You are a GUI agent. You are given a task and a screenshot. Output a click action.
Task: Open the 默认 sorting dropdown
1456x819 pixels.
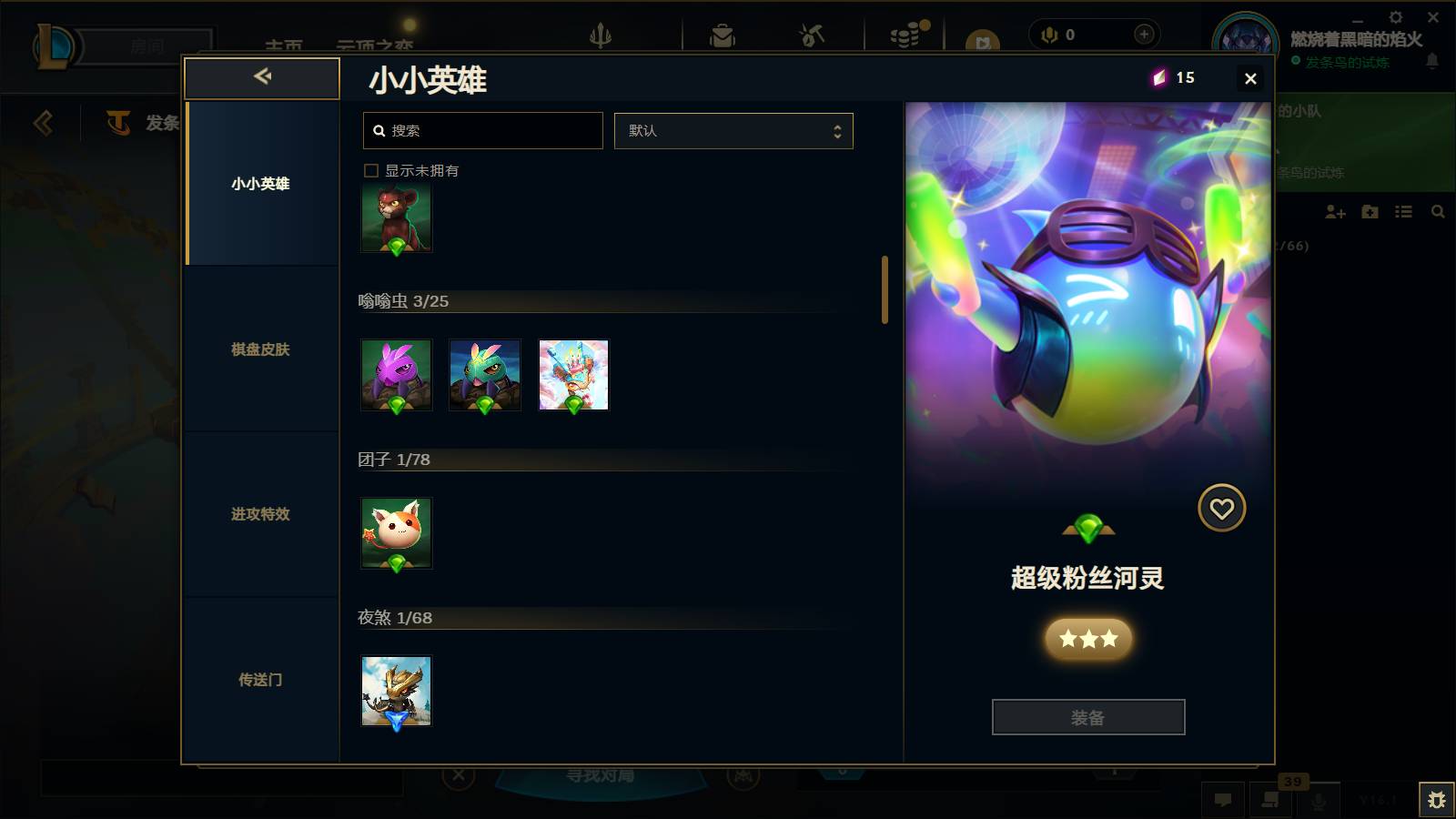tap(733, 130)
